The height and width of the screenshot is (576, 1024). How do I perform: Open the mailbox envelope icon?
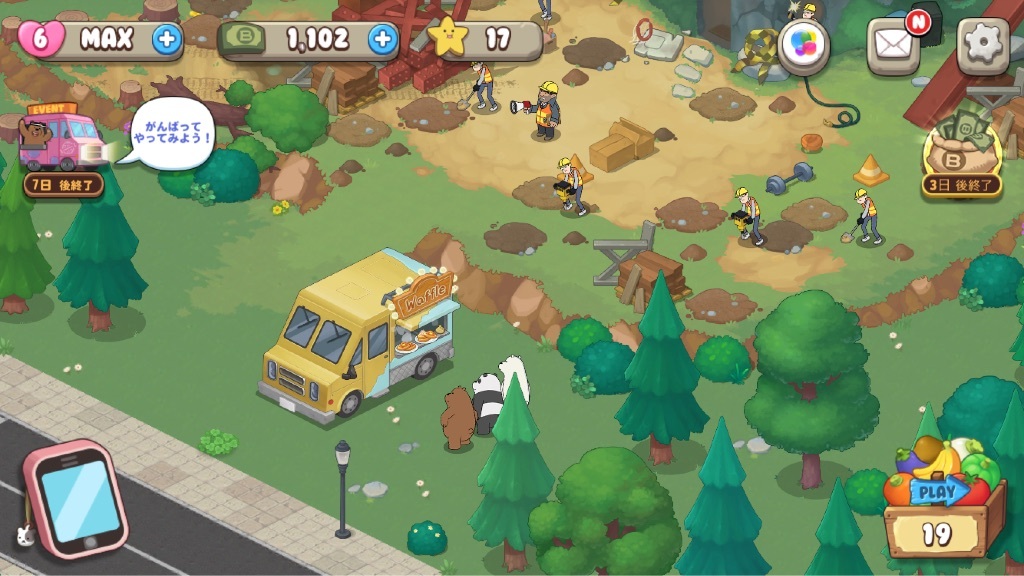[x=892, y=45]
